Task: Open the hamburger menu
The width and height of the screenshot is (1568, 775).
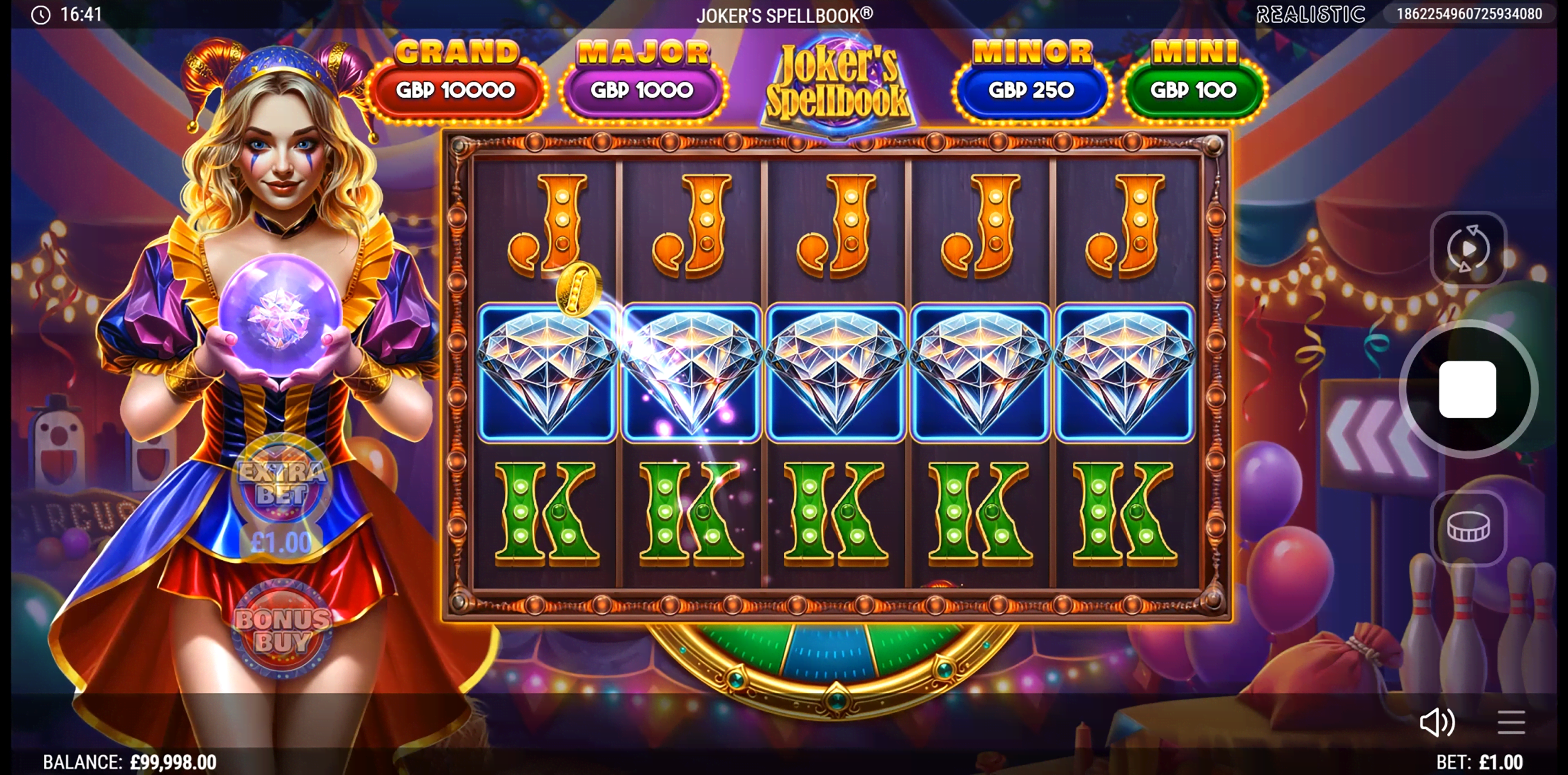Action: tap(1511, 723)
